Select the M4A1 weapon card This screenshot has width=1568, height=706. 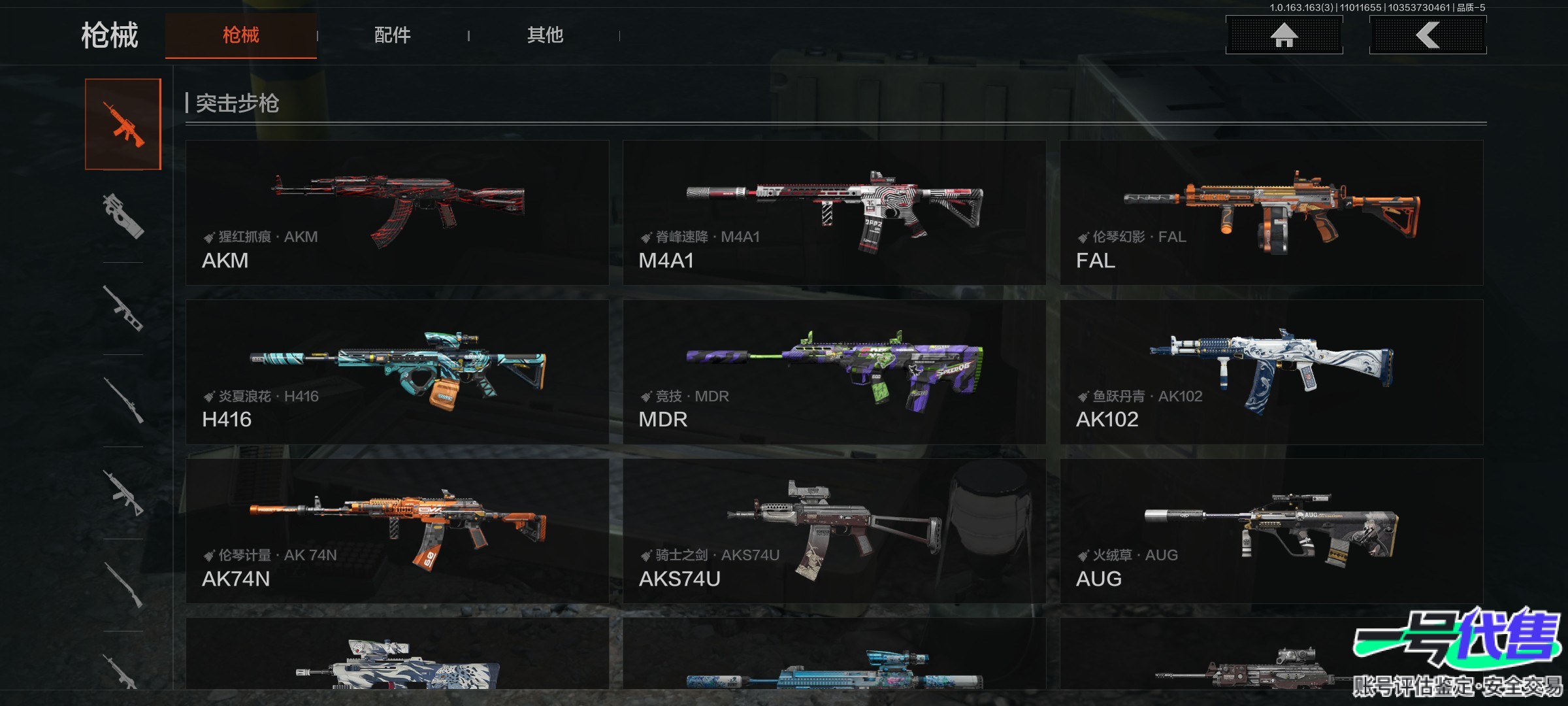pyautogui.click(x=834, y=212)
